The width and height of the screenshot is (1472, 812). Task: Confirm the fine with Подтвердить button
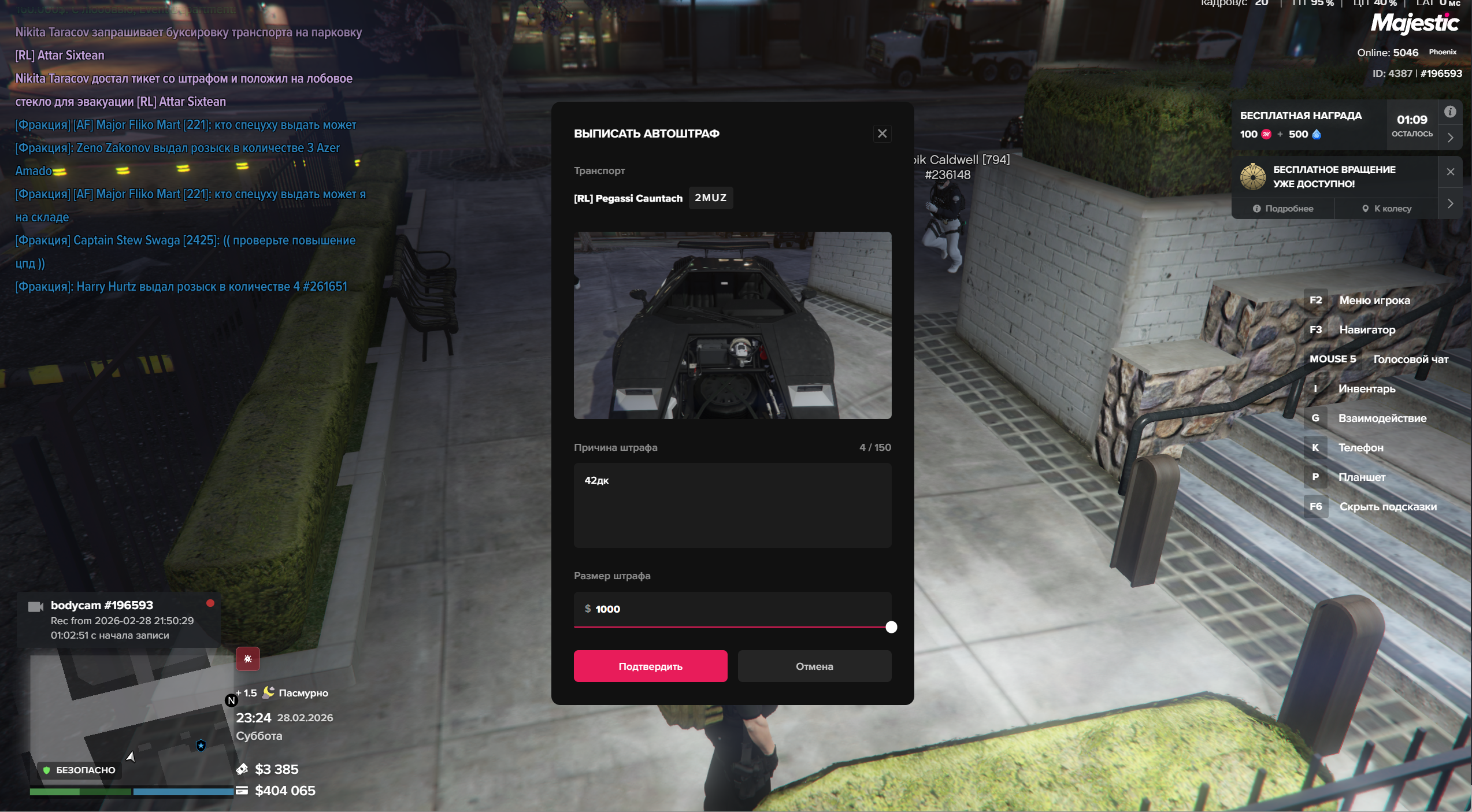click(x=650, y=666)
